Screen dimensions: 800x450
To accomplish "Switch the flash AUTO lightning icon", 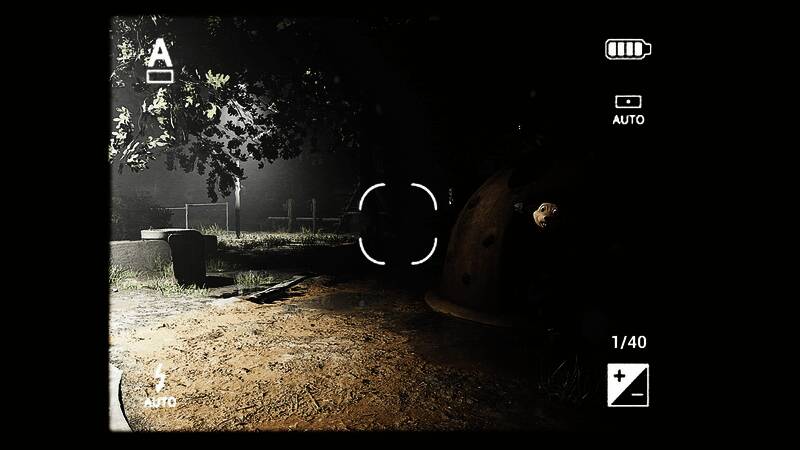I will coord(159,386).
